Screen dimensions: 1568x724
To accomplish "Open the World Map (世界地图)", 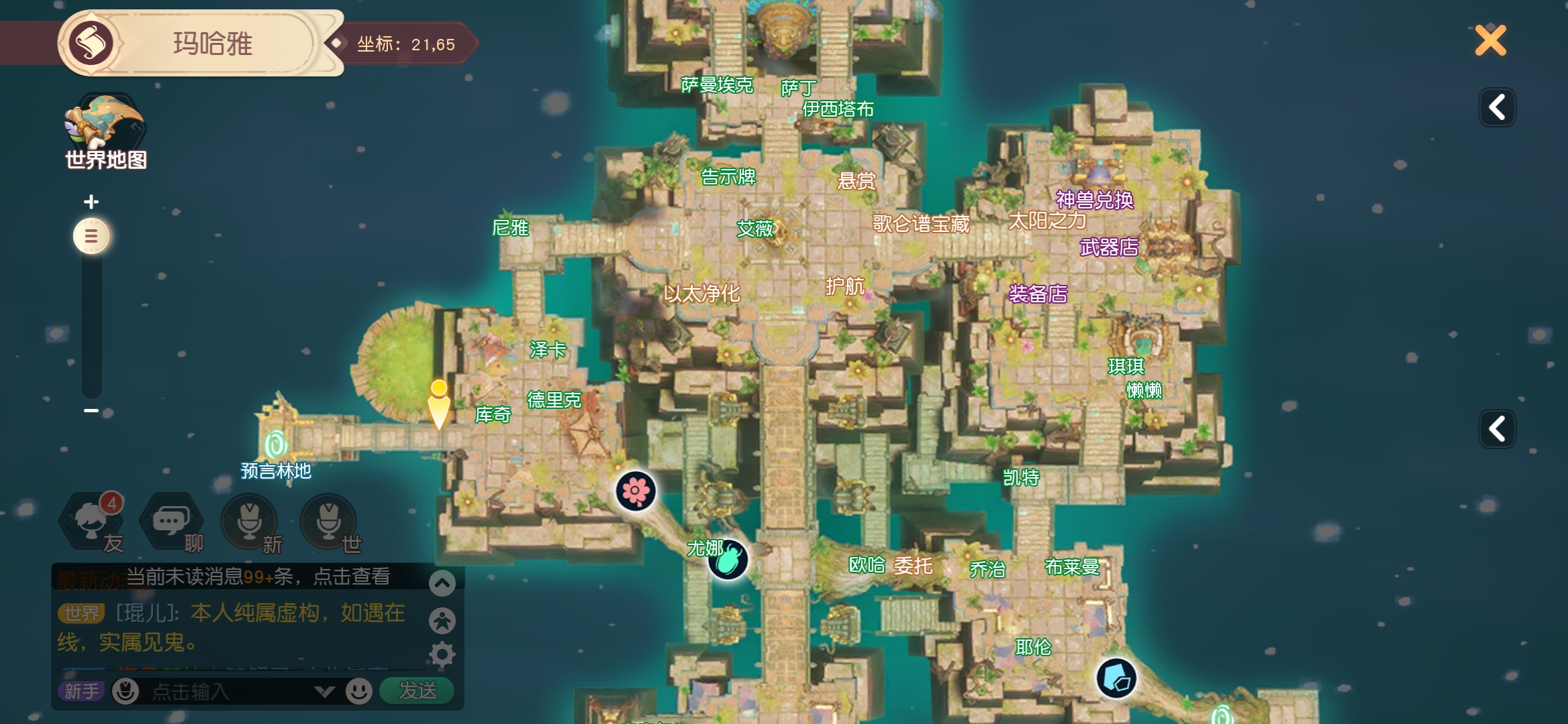I will tap(105, 132).
